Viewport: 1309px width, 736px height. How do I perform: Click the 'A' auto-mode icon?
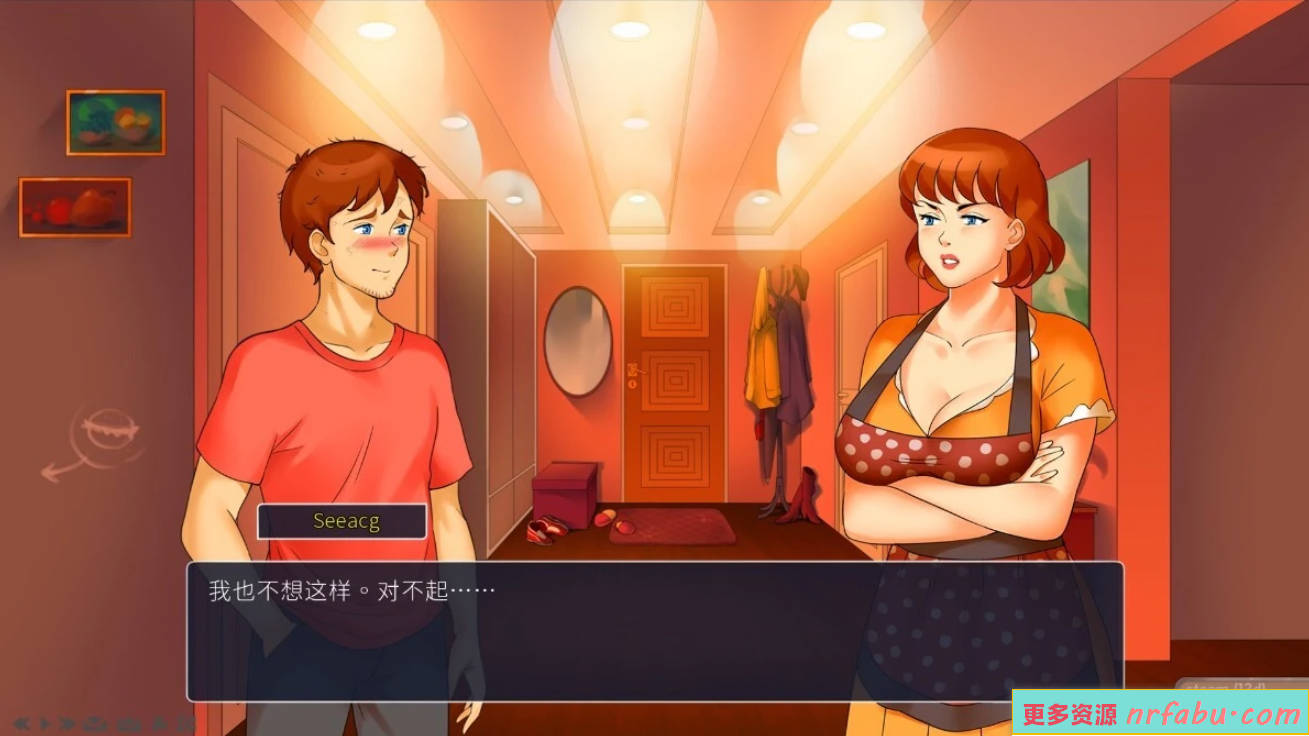[x=160, y=723]
